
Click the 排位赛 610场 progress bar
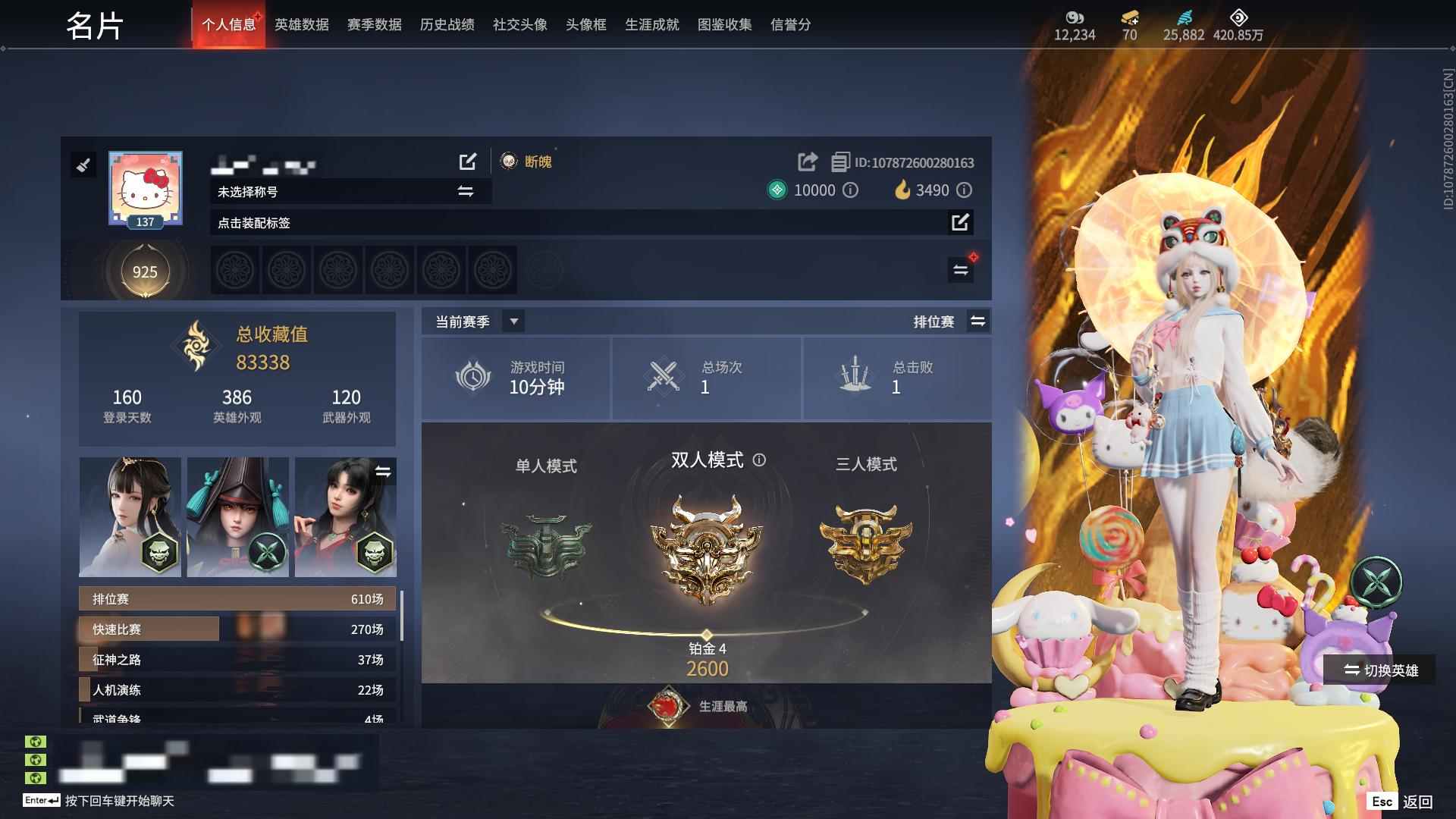[235, 598]
